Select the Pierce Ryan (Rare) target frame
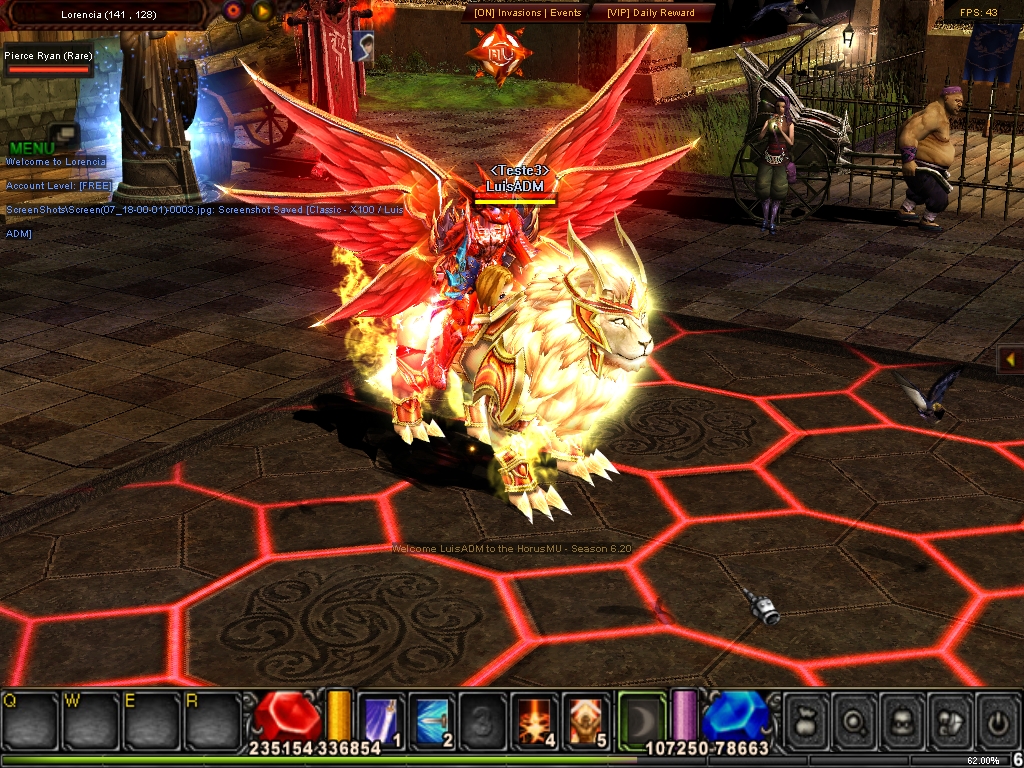1024x768 pixels. coord(49,62)
